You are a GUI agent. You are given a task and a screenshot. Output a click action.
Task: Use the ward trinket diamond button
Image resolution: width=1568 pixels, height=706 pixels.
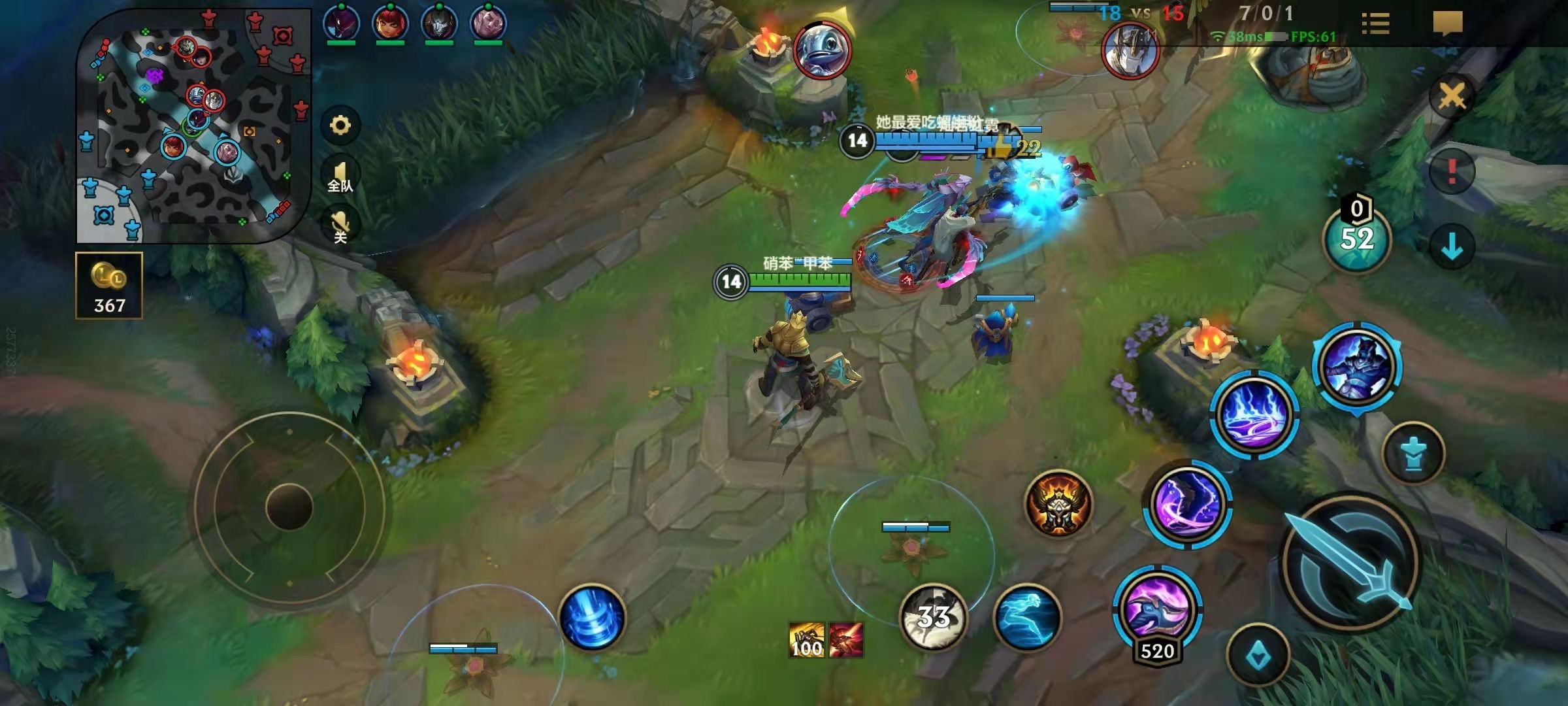1258,655
